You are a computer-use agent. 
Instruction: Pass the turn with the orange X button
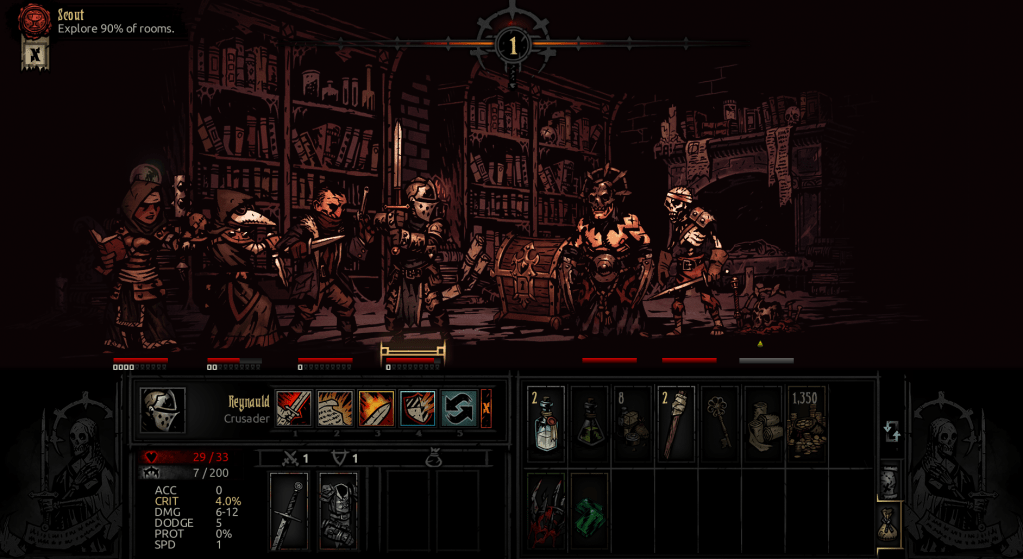487,408
